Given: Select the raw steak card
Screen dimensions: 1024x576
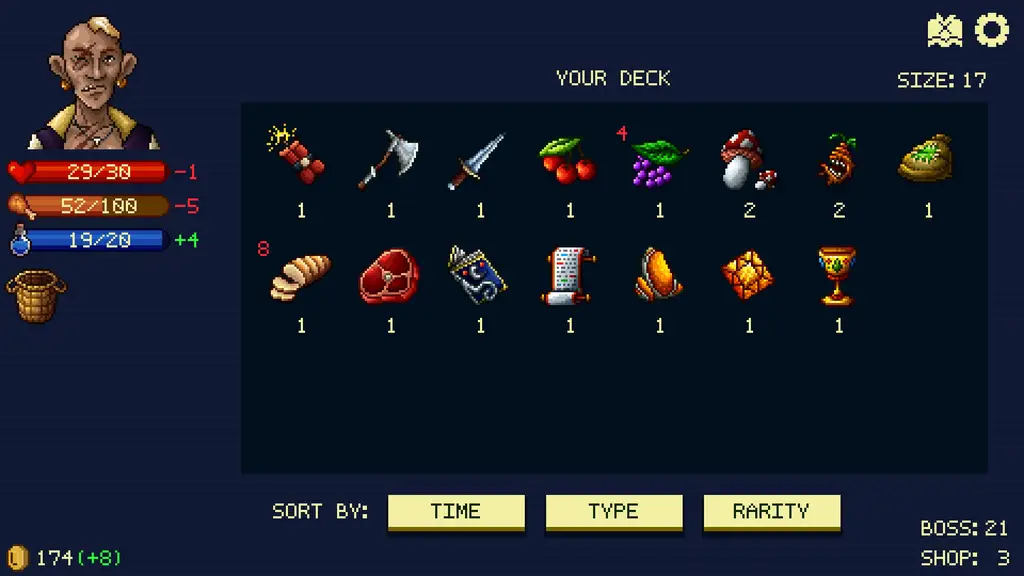Looking at the screenshot, I should 389,277.
